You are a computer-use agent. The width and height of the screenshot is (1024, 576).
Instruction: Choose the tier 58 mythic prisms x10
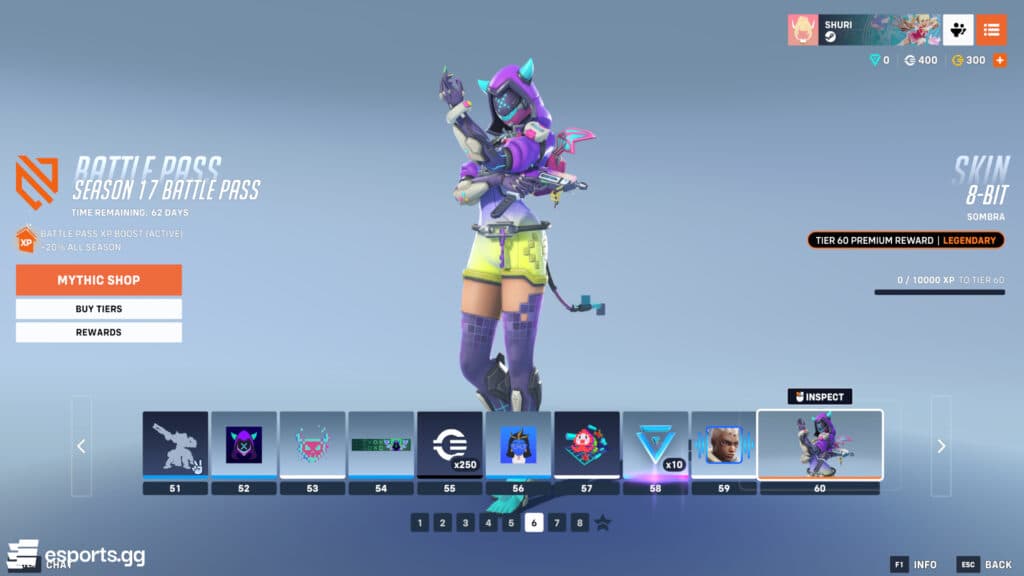coord(655,445)
